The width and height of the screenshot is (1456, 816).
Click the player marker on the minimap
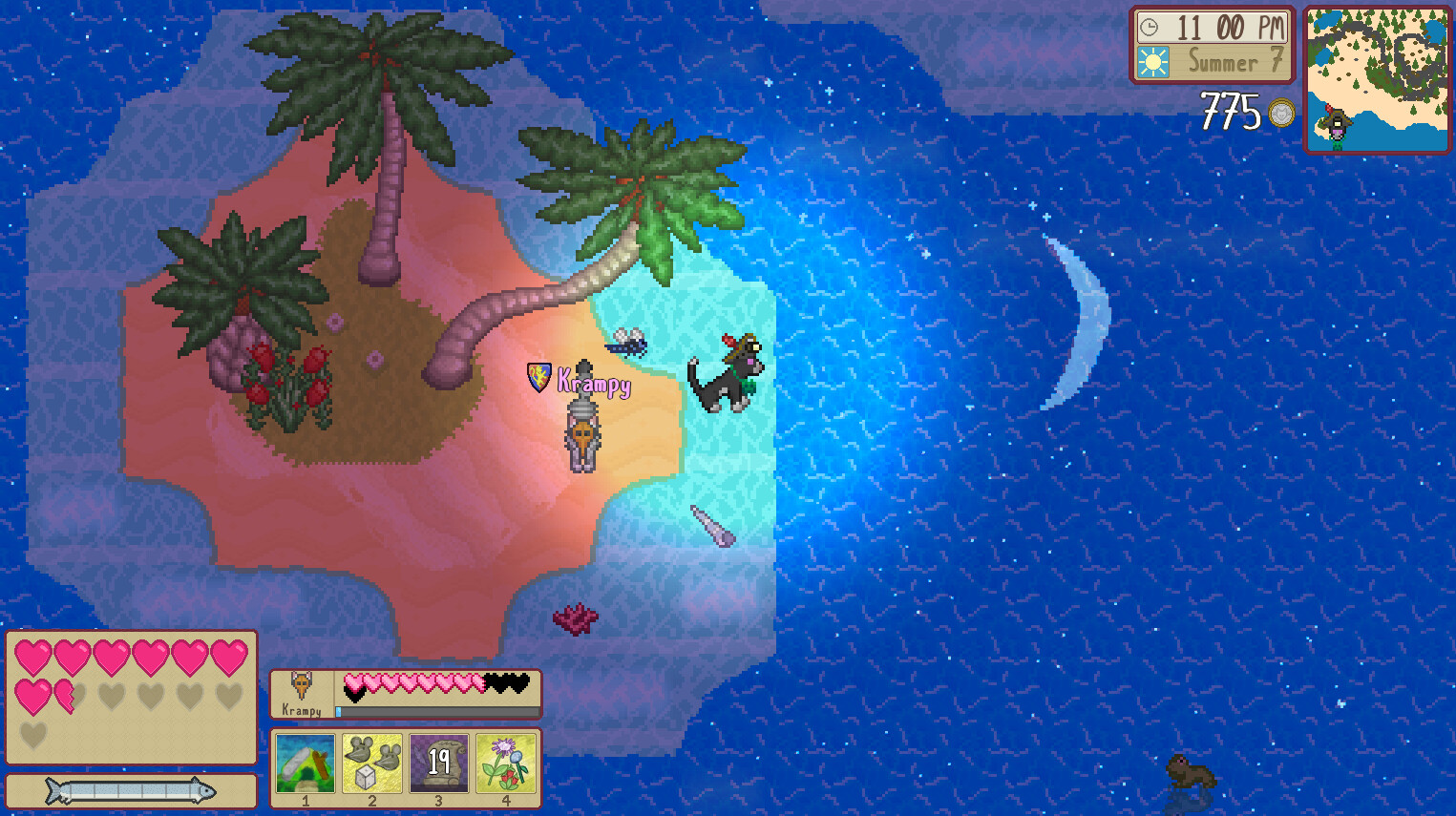(x=1340, y=122)
